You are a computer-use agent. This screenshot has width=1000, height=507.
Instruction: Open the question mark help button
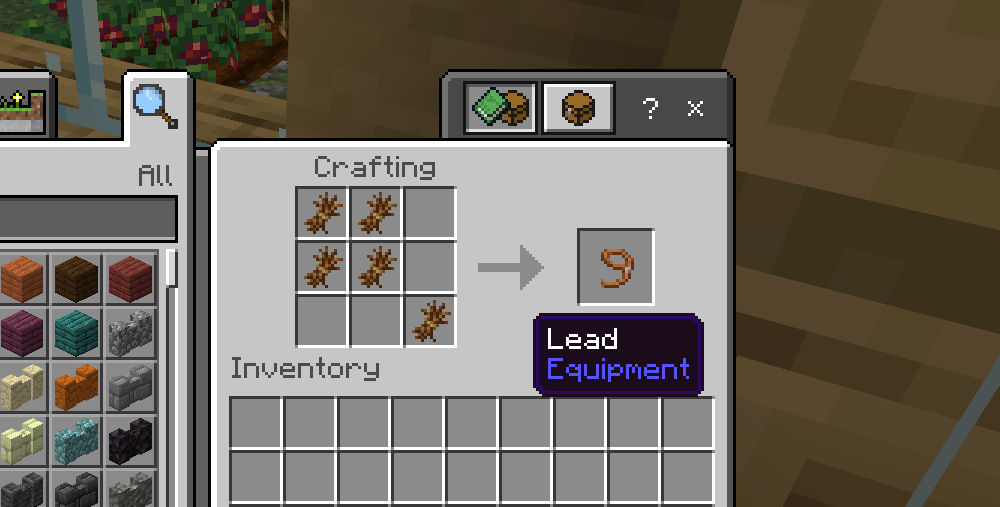point(650,108)
